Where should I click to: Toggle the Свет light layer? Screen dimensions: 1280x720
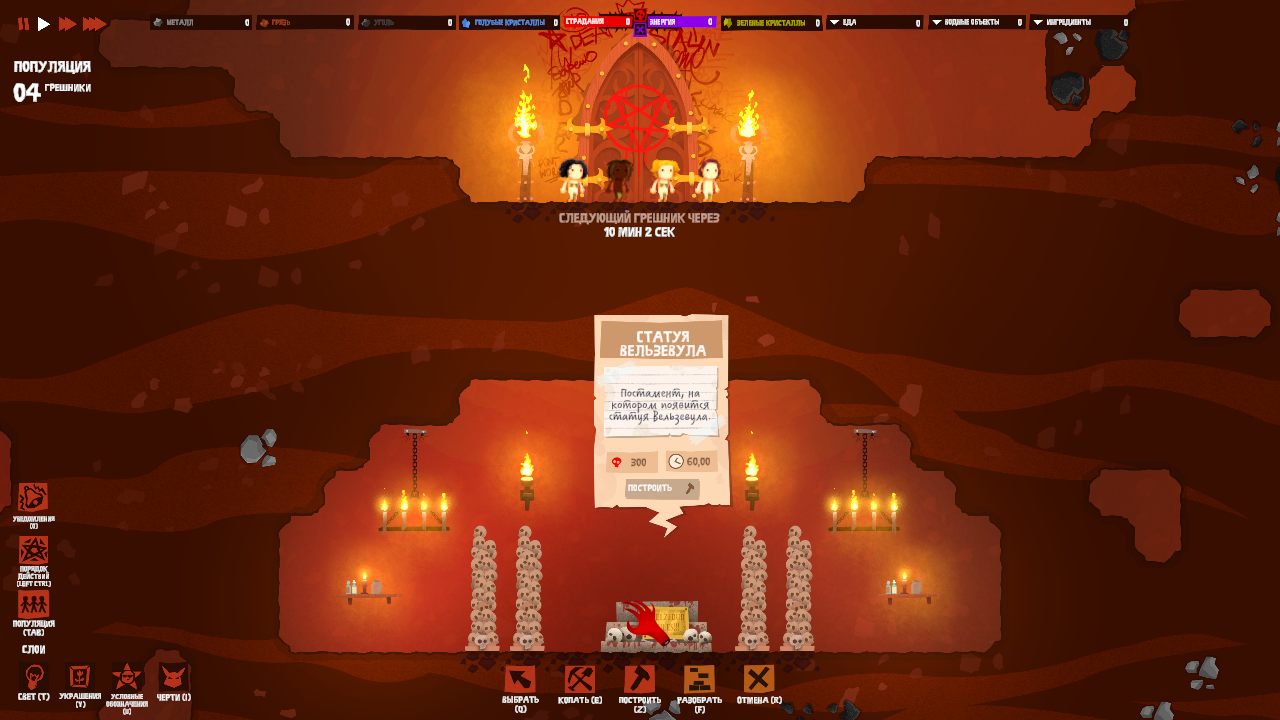tap(33, 677)
